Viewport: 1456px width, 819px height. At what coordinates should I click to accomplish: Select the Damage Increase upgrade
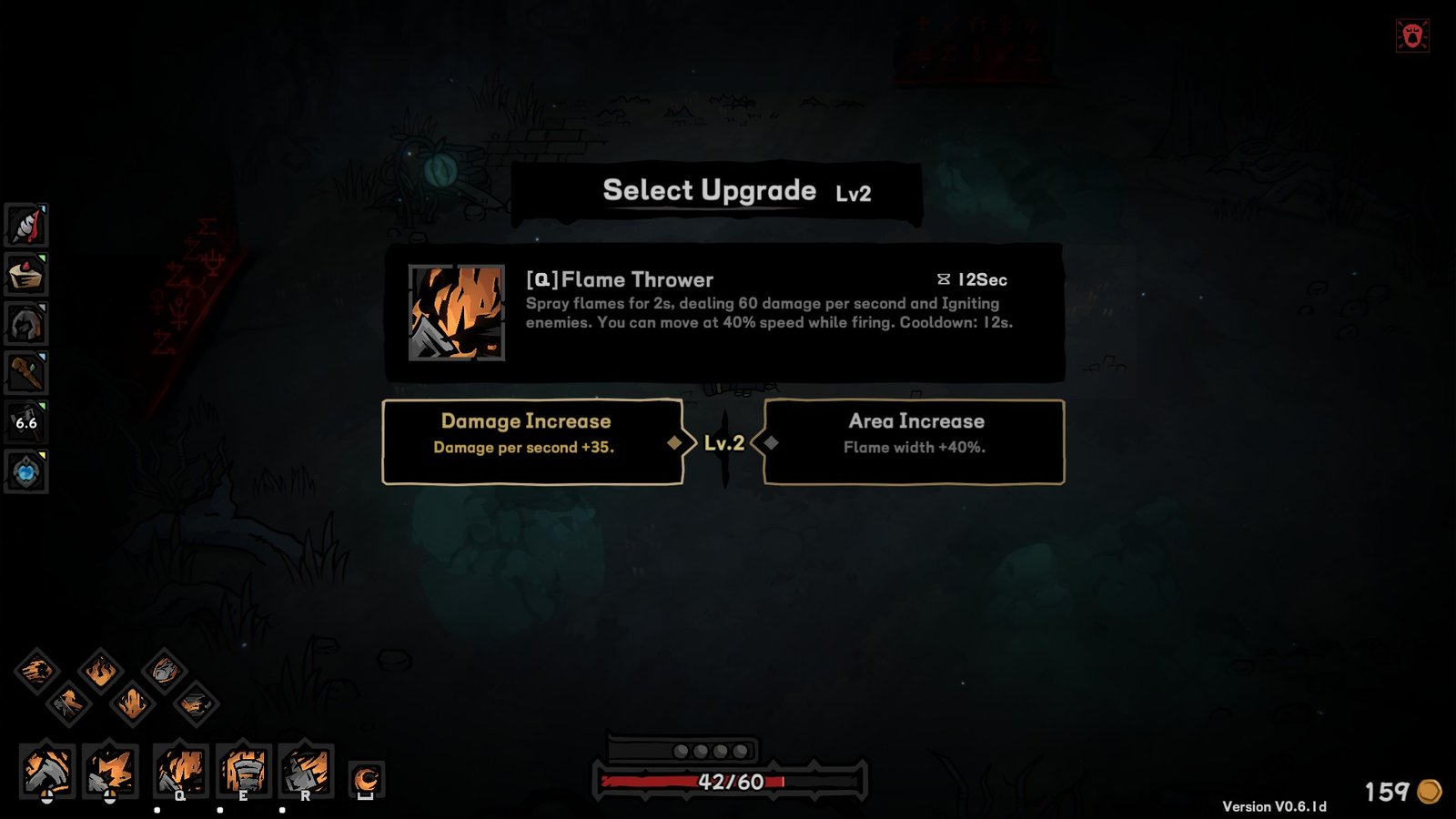[x=533, y=435]
